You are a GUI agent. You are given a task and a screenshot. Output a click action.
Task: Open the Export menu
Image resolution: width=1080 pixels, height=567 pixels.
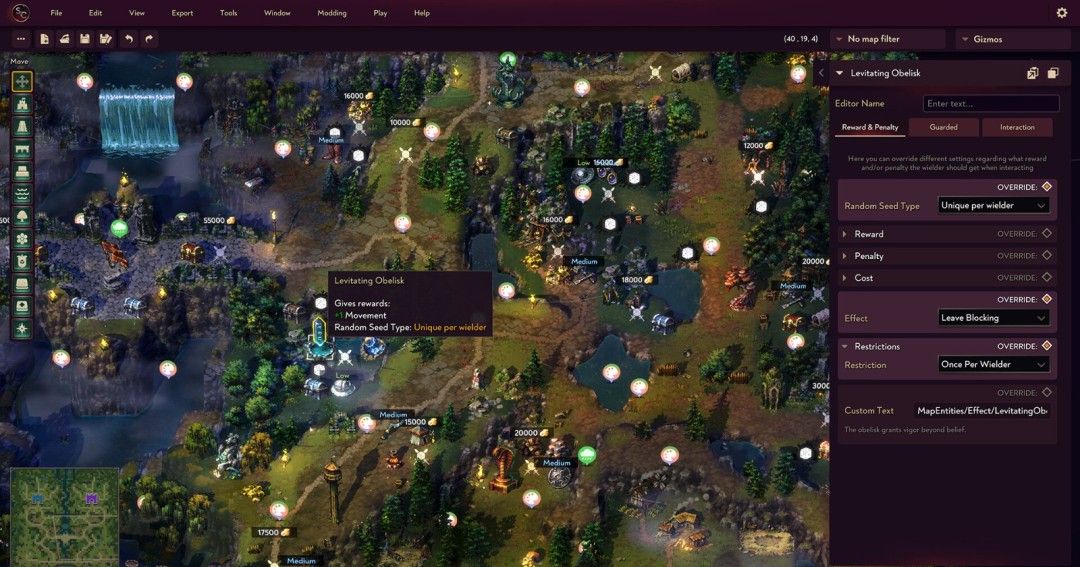tap(182, 13)
